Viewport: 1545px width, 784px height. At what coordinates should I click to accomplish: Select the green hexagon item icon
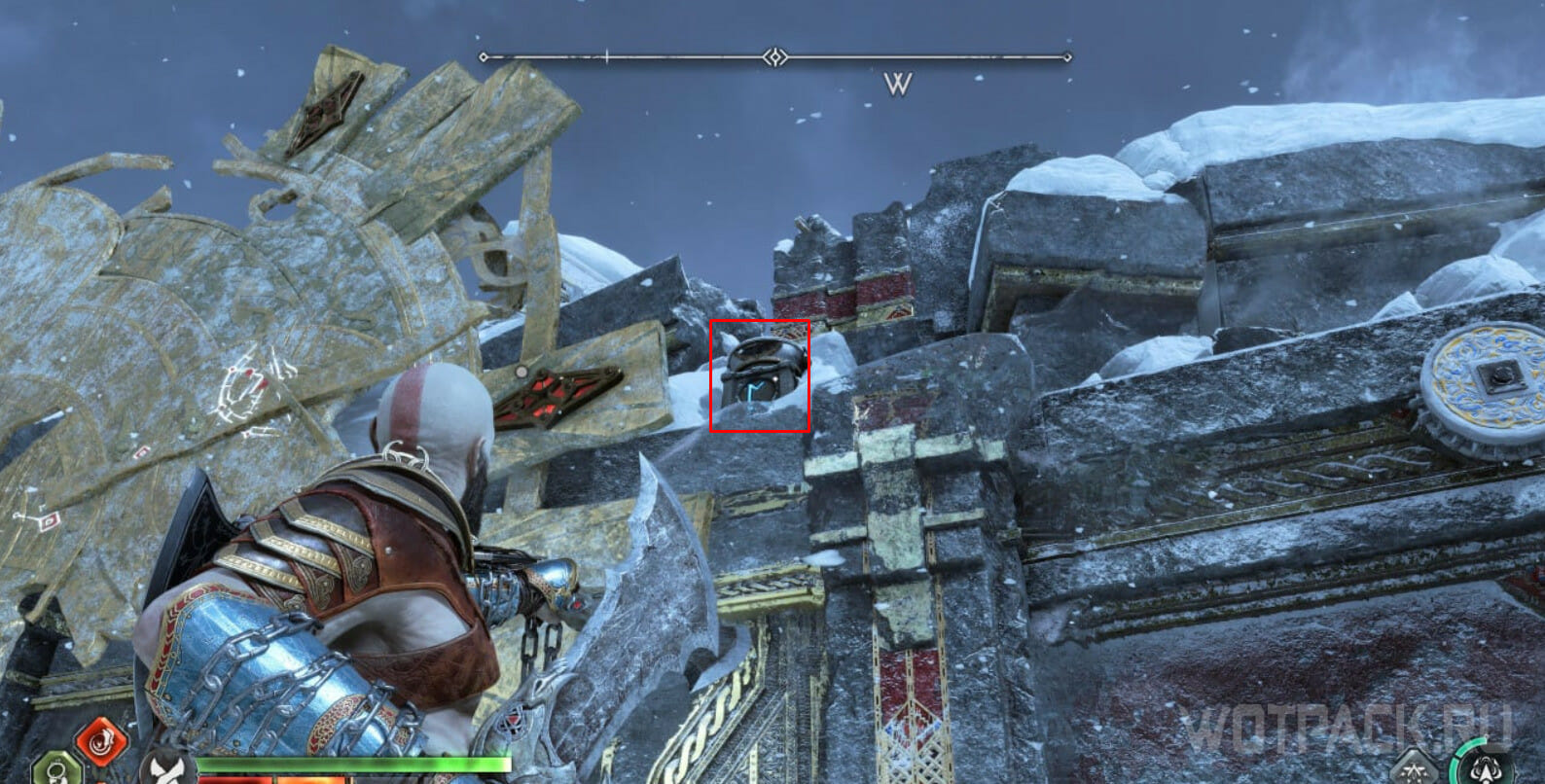pos(56,770)
